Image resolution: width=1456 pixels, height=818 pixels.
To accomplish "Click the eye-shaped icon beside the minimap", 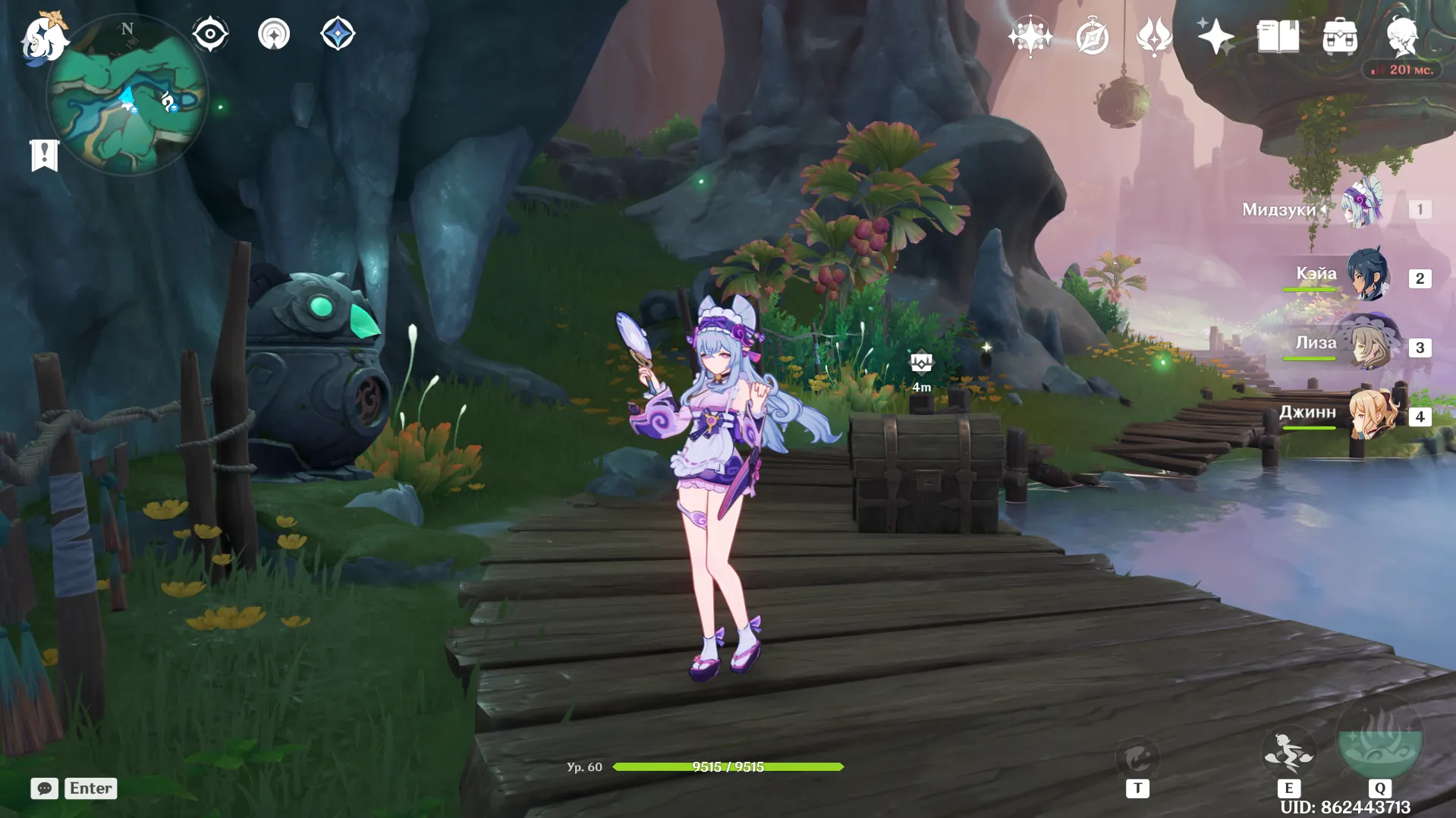I will (210, 34).
